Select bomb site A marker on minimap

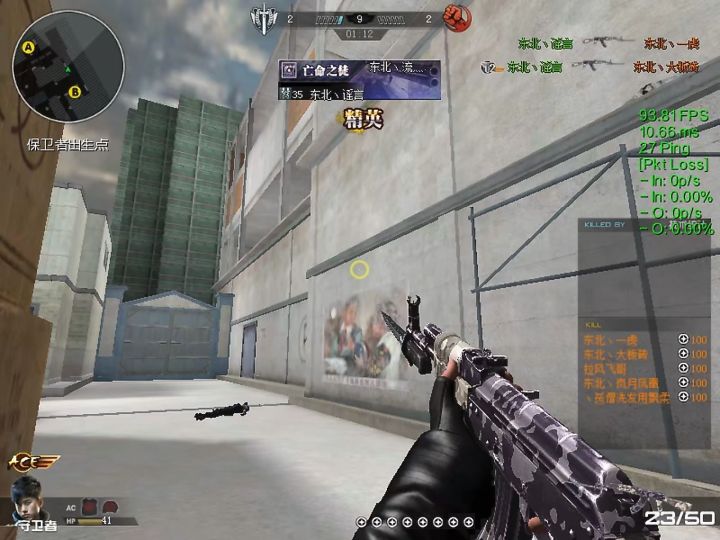[x=29, y=47]
